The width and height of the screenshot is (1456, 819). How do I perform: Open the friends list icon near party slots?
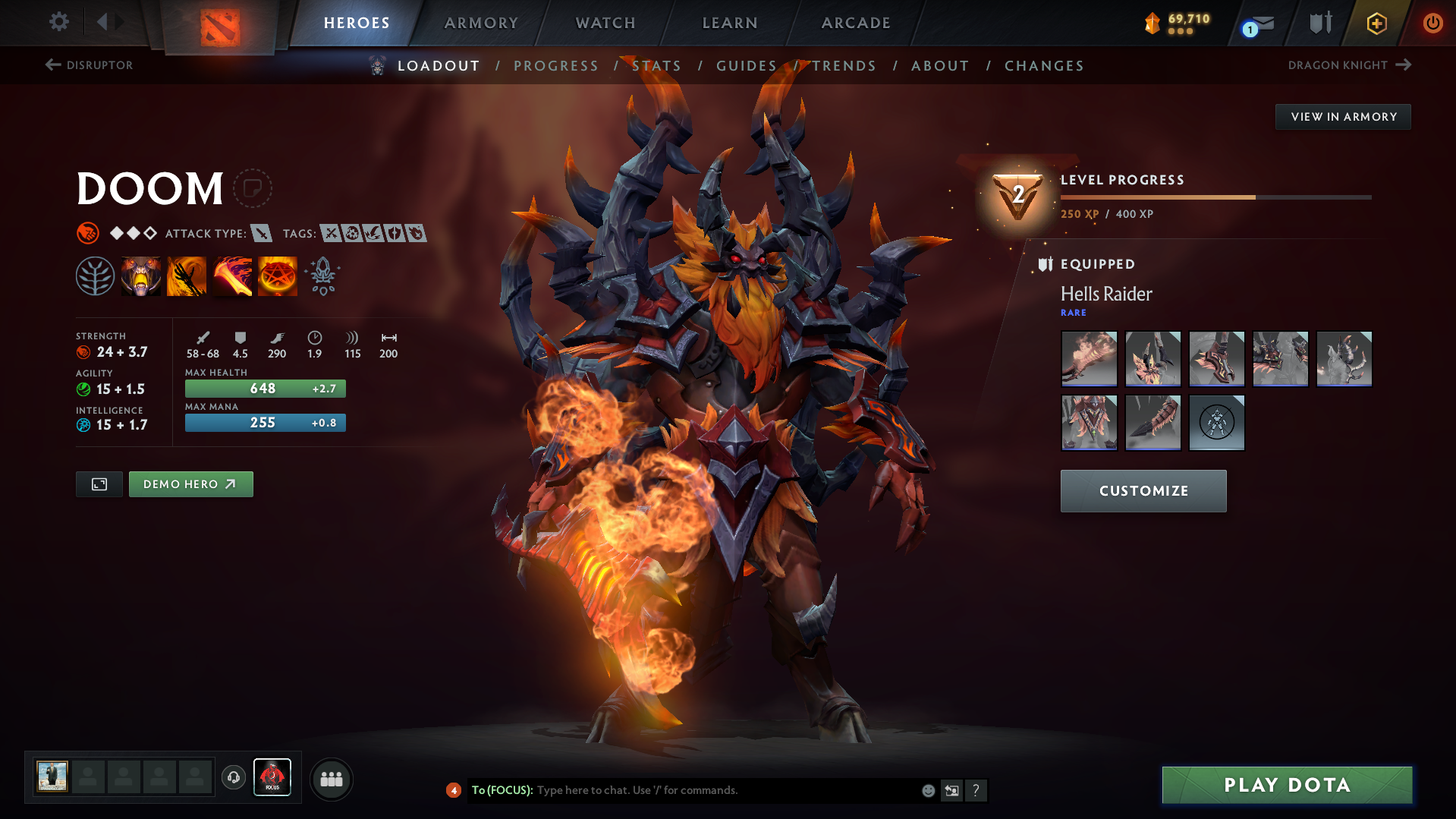332,779
